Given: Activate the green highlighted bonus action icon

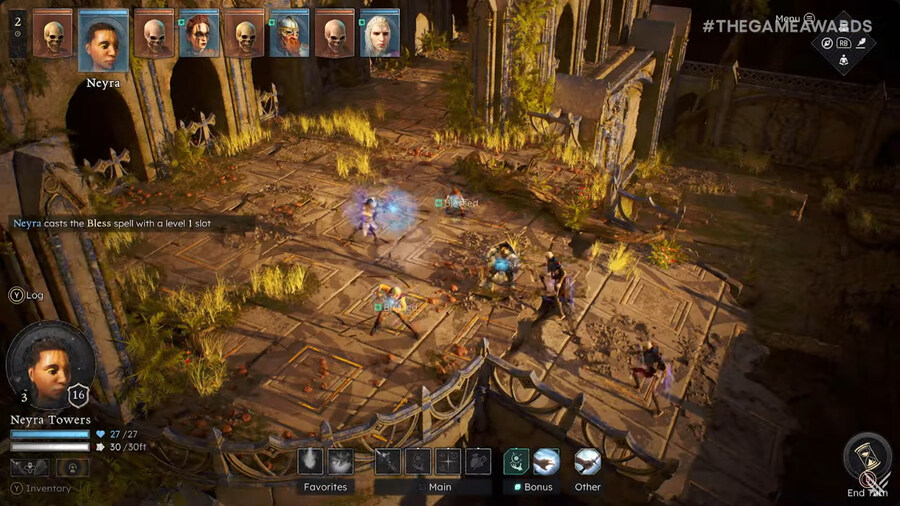Looking at the screenshot, I should [517, 461].
